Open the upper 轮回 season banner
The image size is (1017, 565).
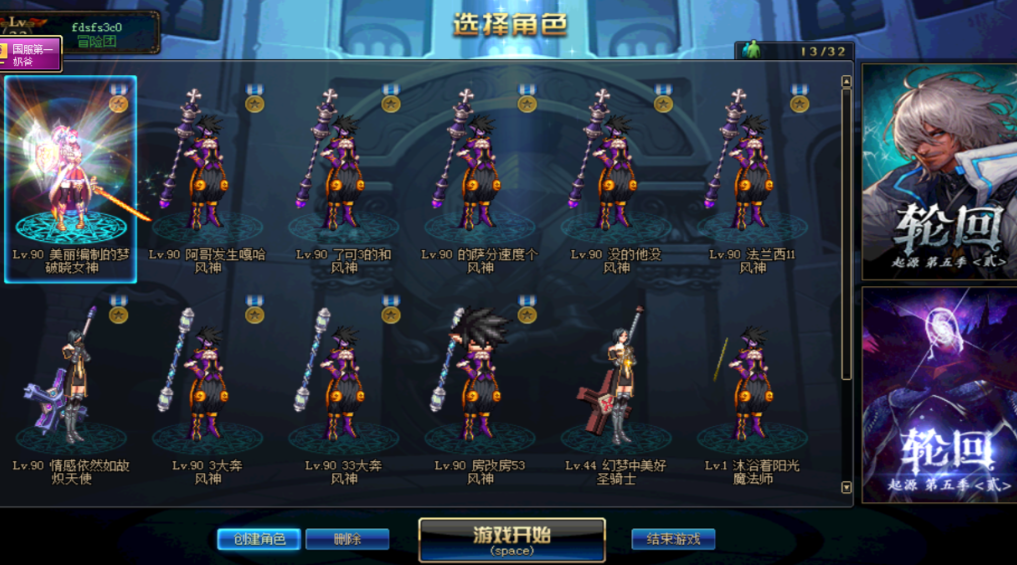pos(939,172)
